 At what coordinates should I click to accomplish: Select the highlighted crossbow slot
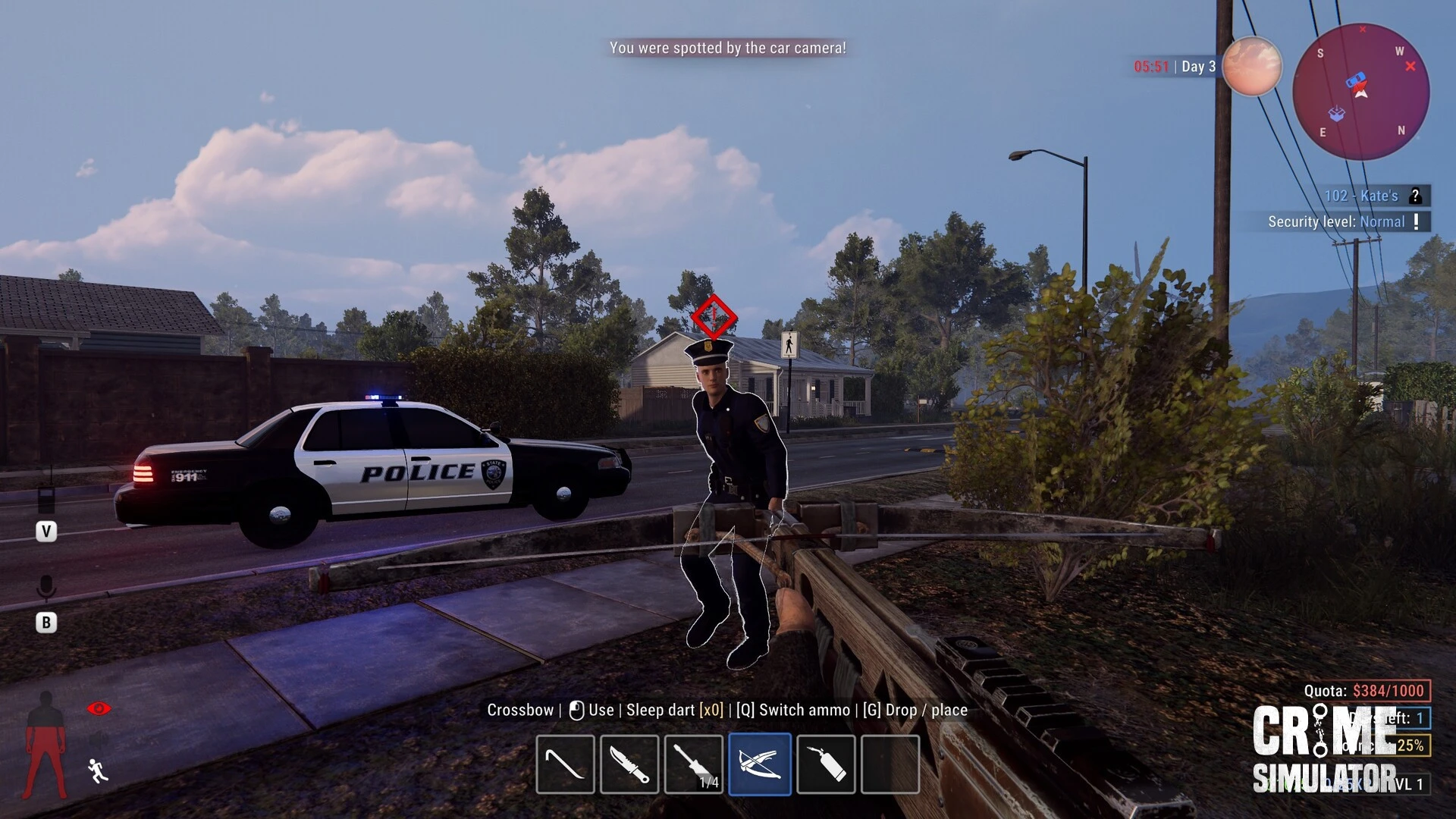coord(760,764)
